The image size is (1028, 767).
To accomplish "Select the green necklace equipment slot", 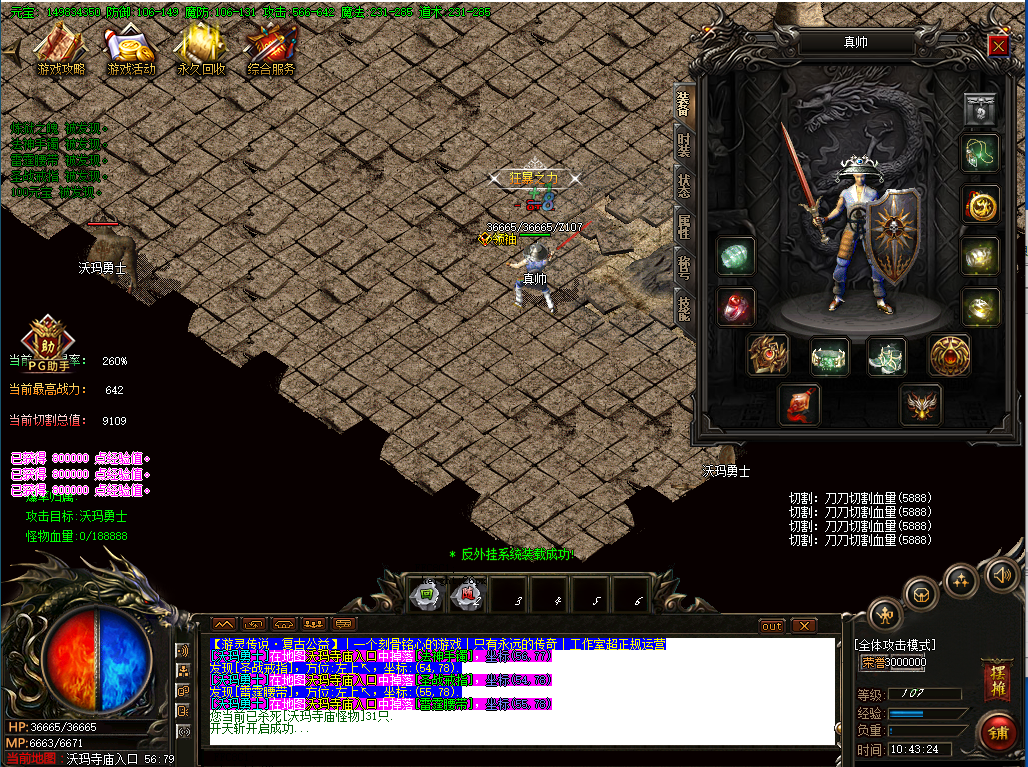I will [x=981, y=153].
